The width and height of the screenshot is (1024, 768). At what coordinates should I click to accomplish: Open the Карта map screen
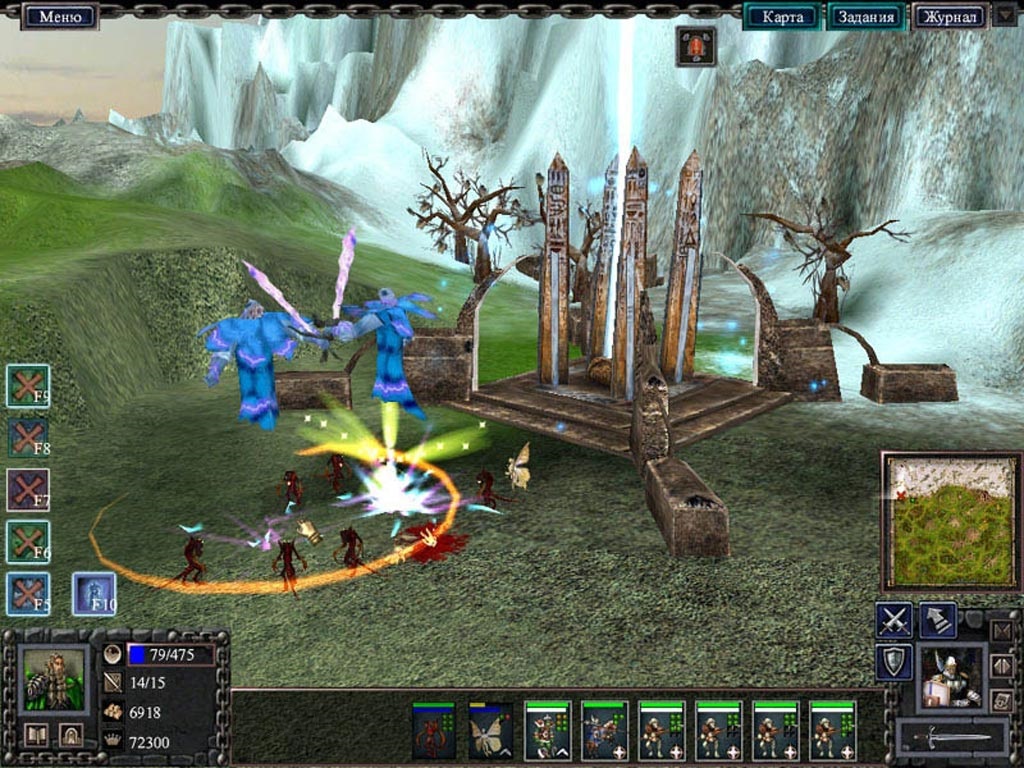tap(782, 16)
